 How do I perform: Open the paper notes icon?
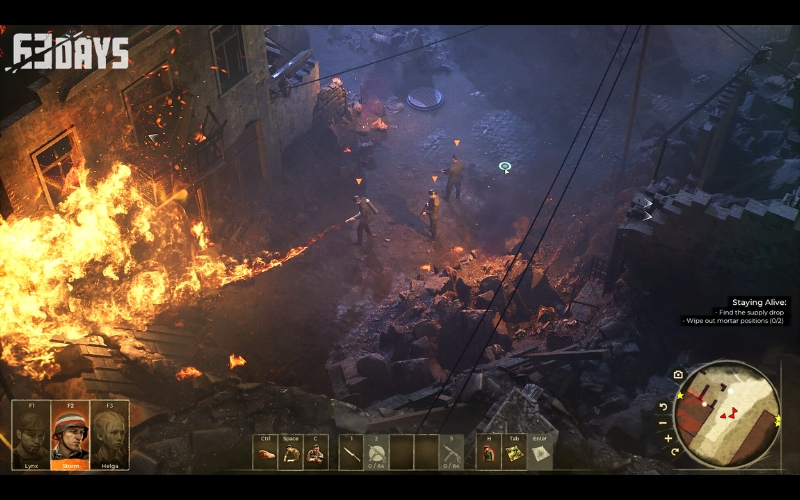pos(539,453)
